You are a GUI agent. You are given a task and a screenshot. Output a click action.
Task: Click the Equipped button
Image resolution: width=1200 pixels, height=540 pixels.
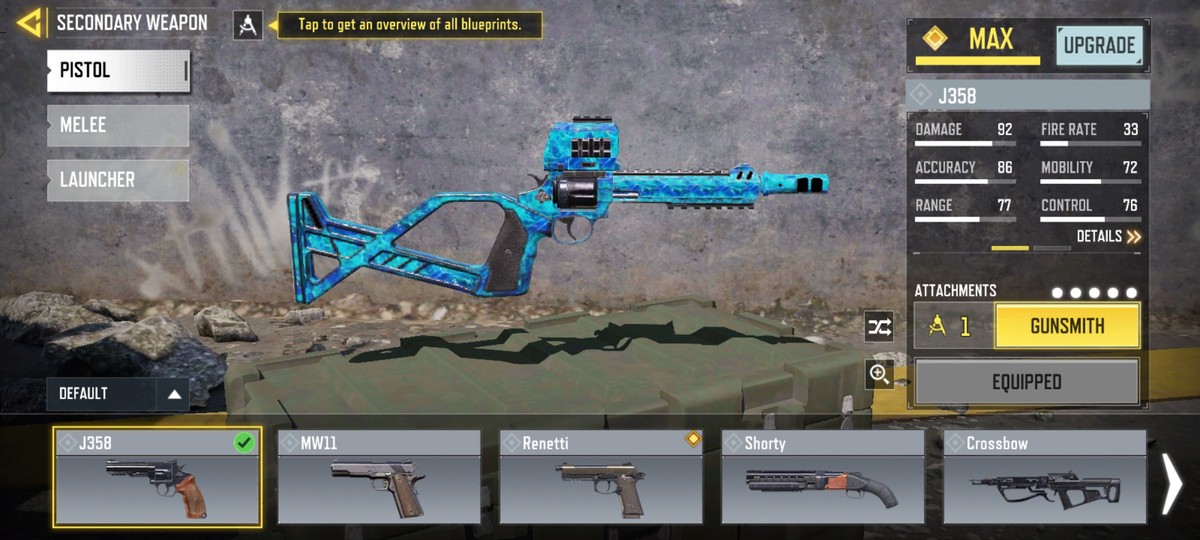click(x=1027, y=382)
